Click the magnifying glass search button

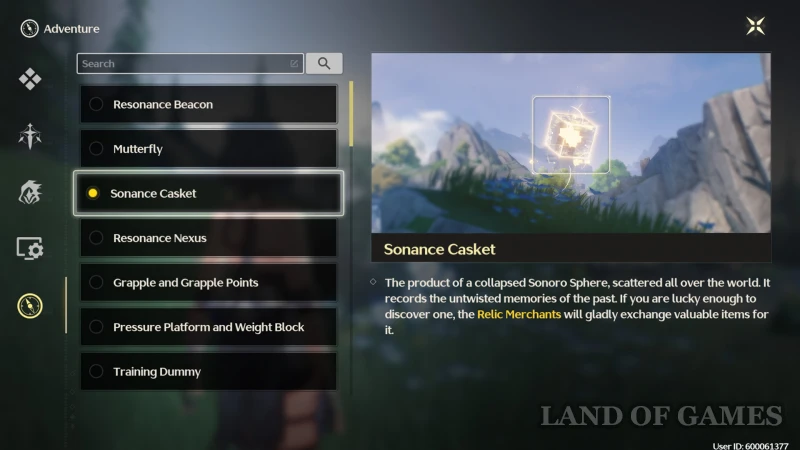324,64
